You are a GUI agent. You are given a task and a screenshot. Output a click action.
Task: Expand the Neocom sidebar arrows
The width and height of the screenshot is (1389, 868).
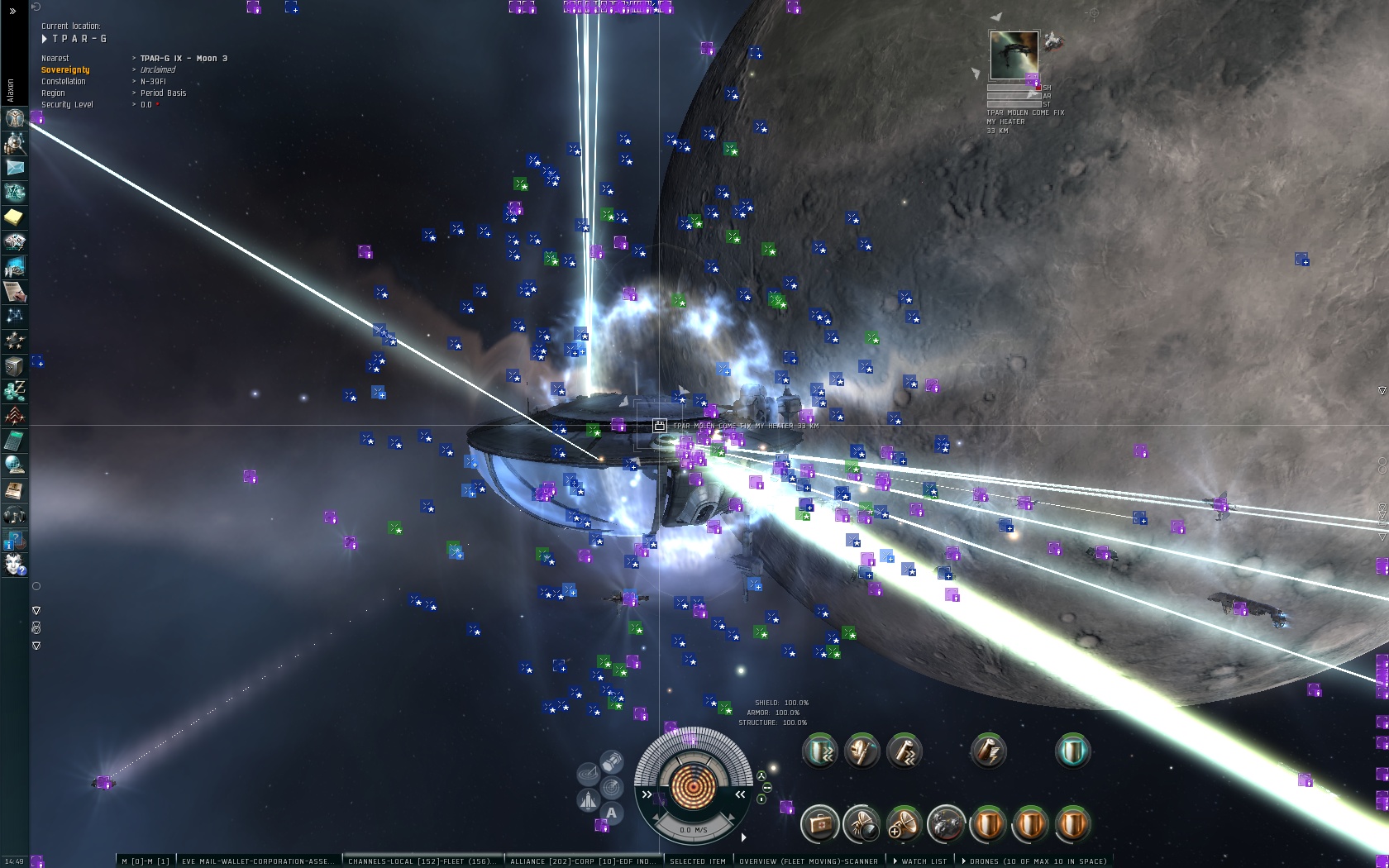[12, 12]
